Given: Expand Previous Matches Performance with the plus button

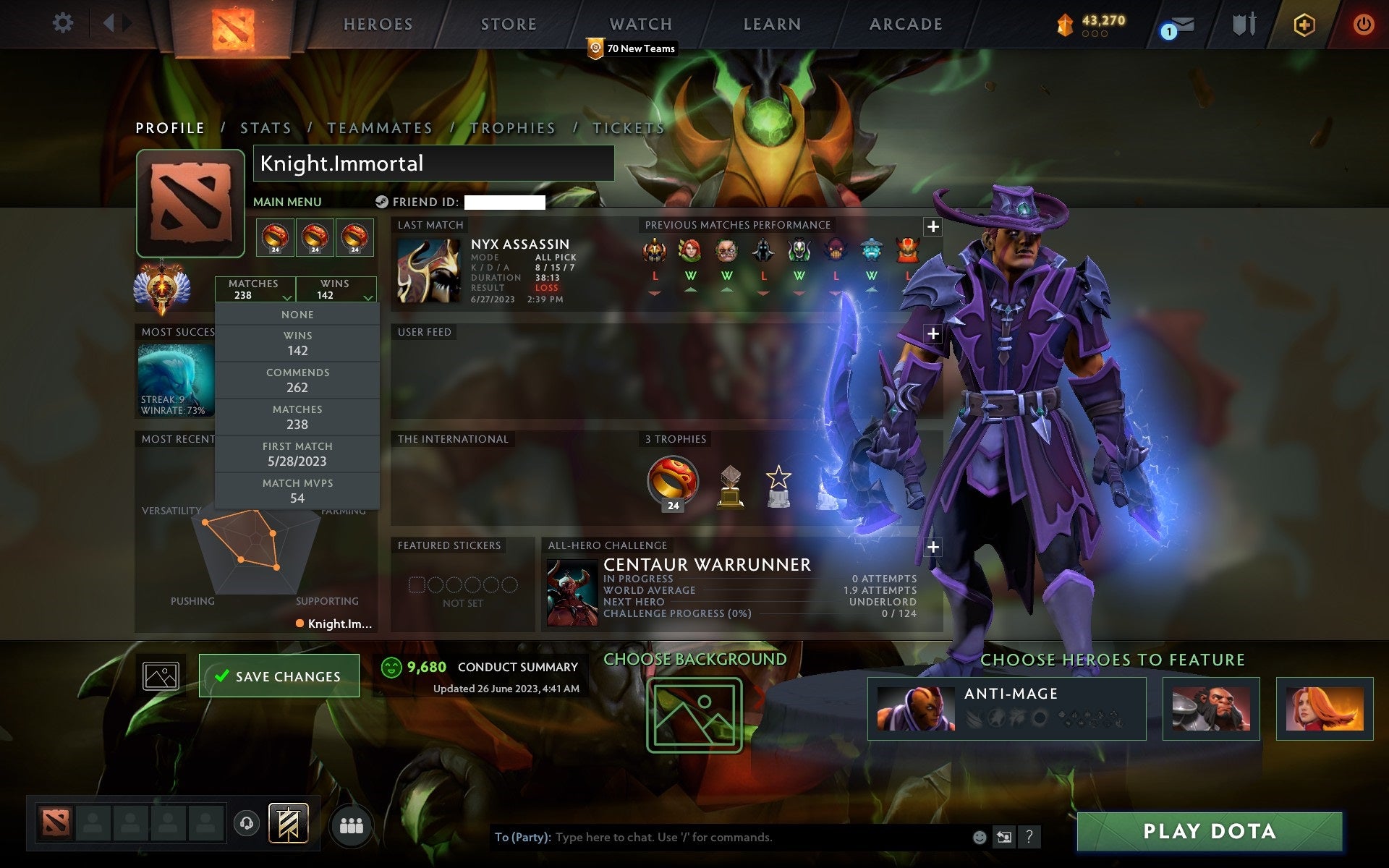Looking at the screenshot, I should point(933,226).
